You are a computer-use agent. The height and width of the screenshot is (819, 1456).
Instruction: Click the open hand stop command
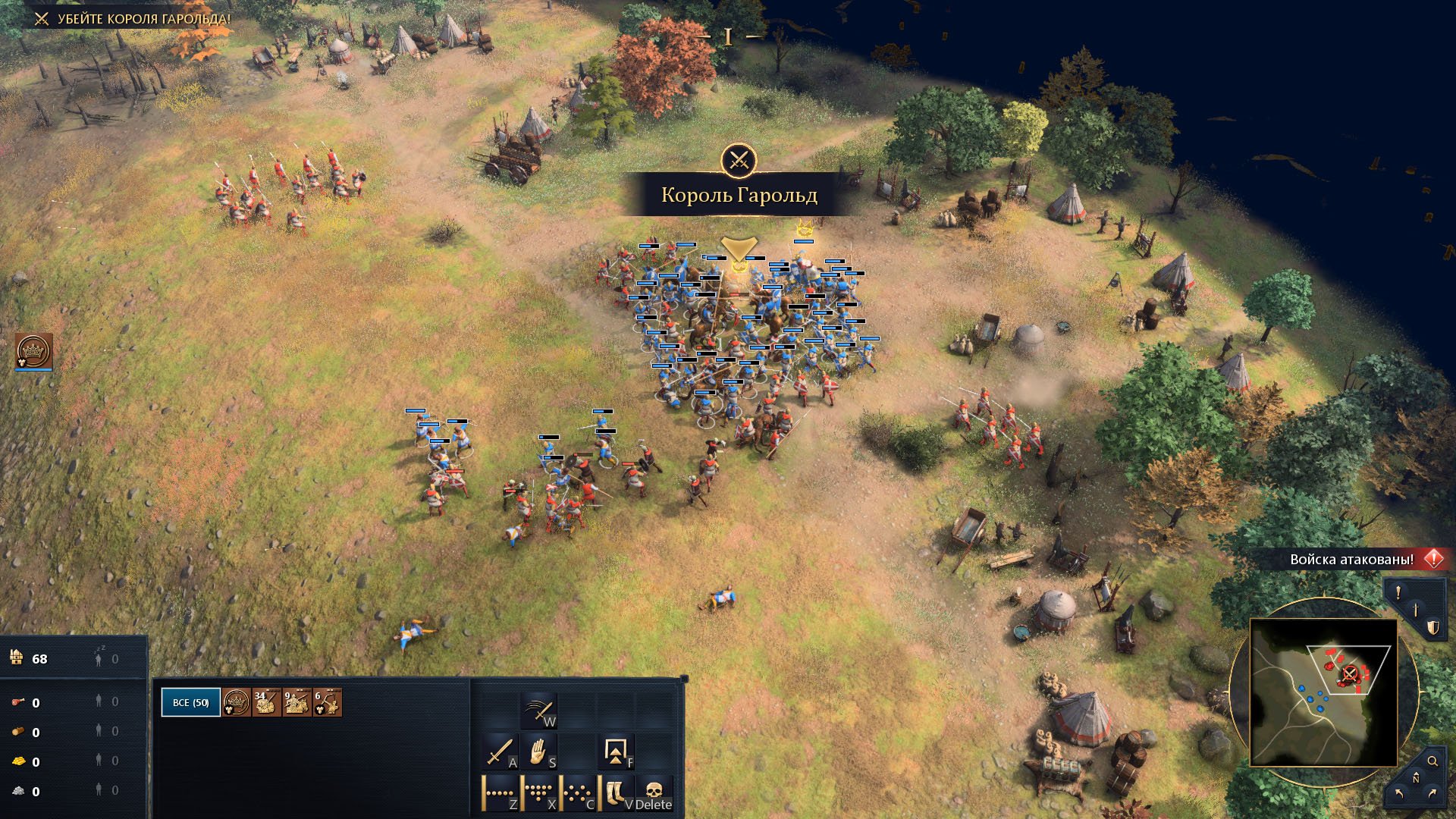tap(538, 752)
